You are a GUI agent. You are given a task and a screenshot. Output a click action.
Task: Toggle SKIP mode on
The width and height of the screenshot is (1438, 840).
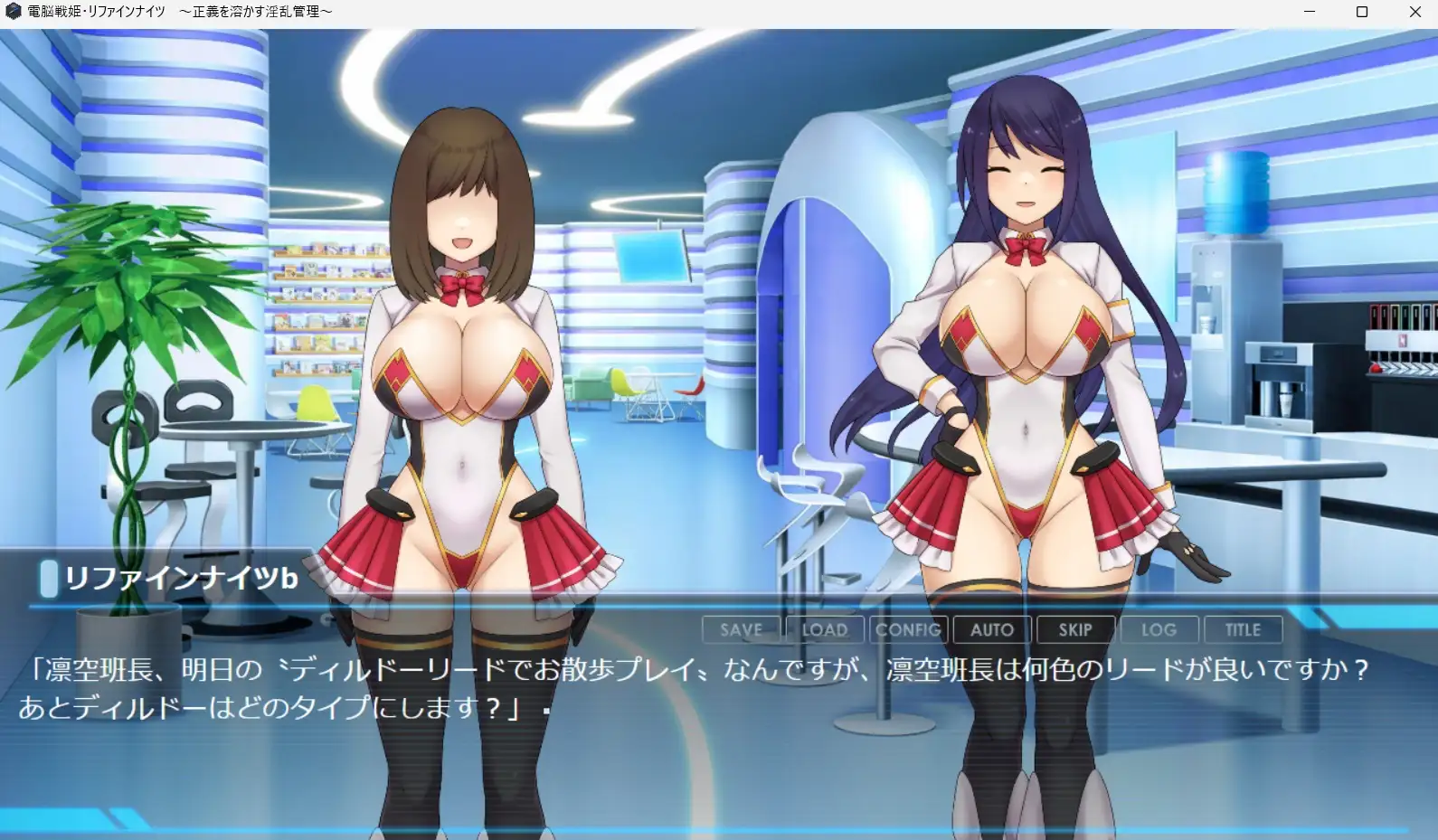point(1075,629)
